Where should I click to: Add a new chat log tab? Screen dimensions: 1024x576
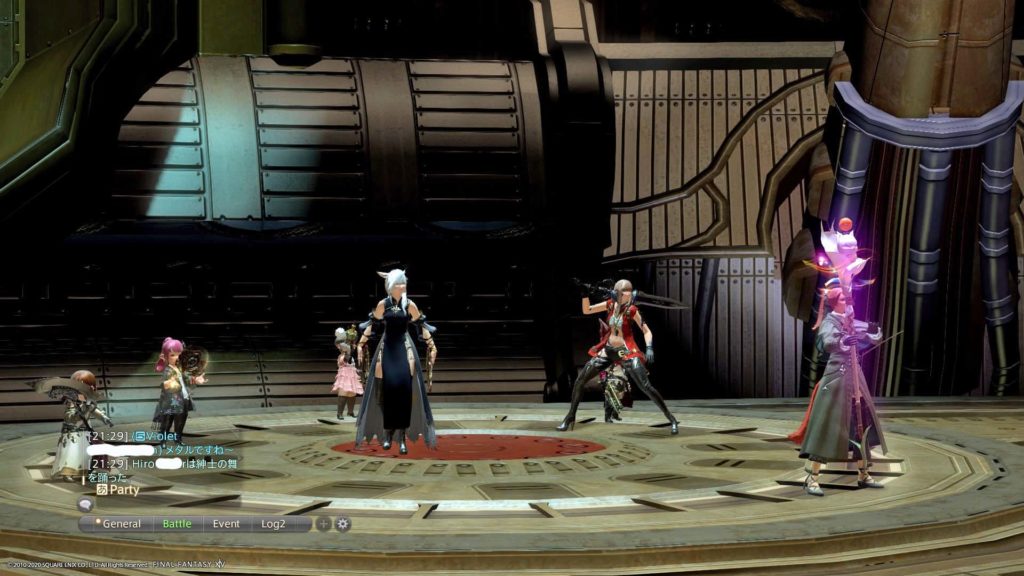323,523
